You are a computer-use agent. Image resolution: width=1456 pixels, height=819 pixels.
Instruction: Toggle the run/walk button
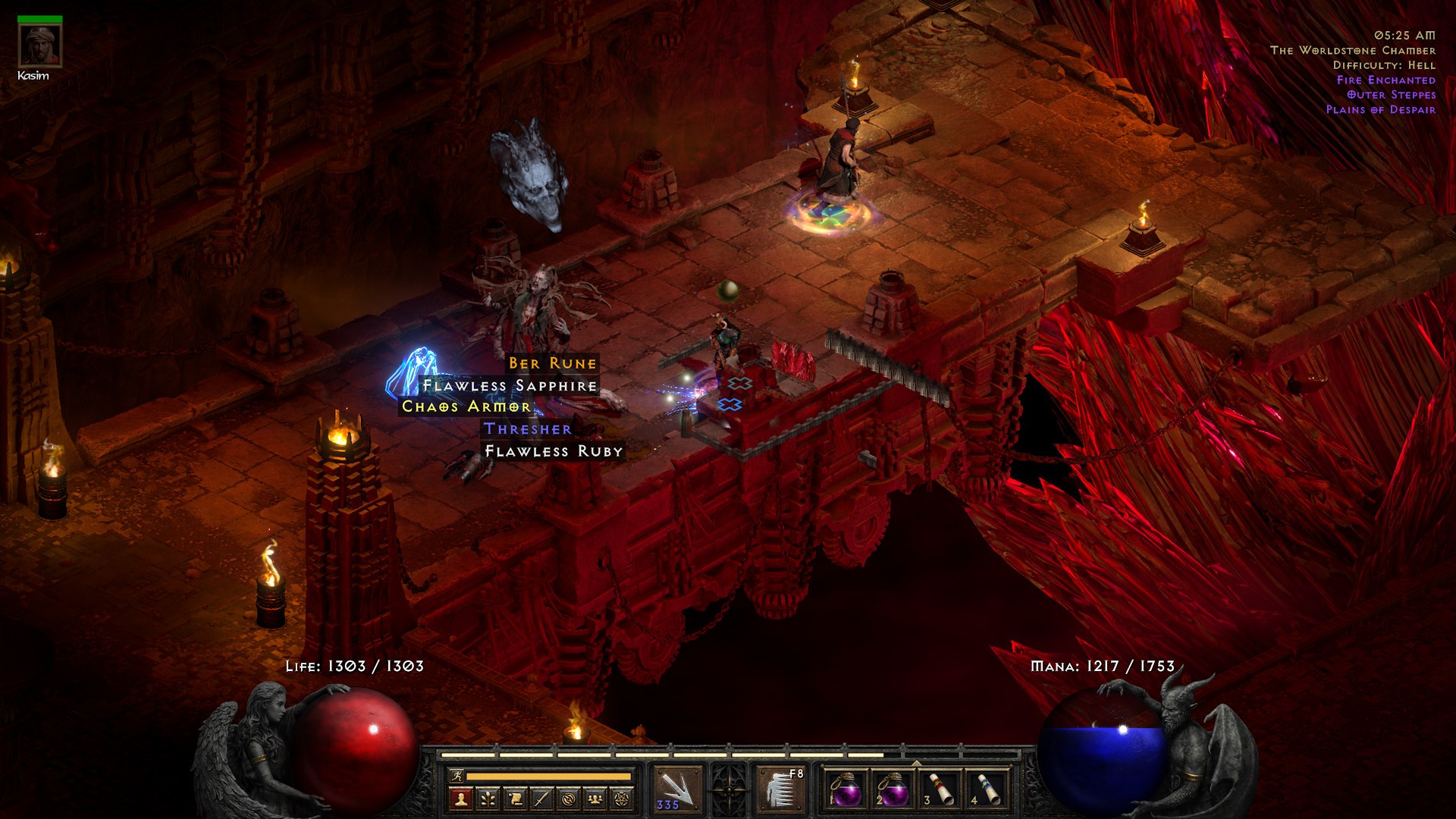coord(457,776)
